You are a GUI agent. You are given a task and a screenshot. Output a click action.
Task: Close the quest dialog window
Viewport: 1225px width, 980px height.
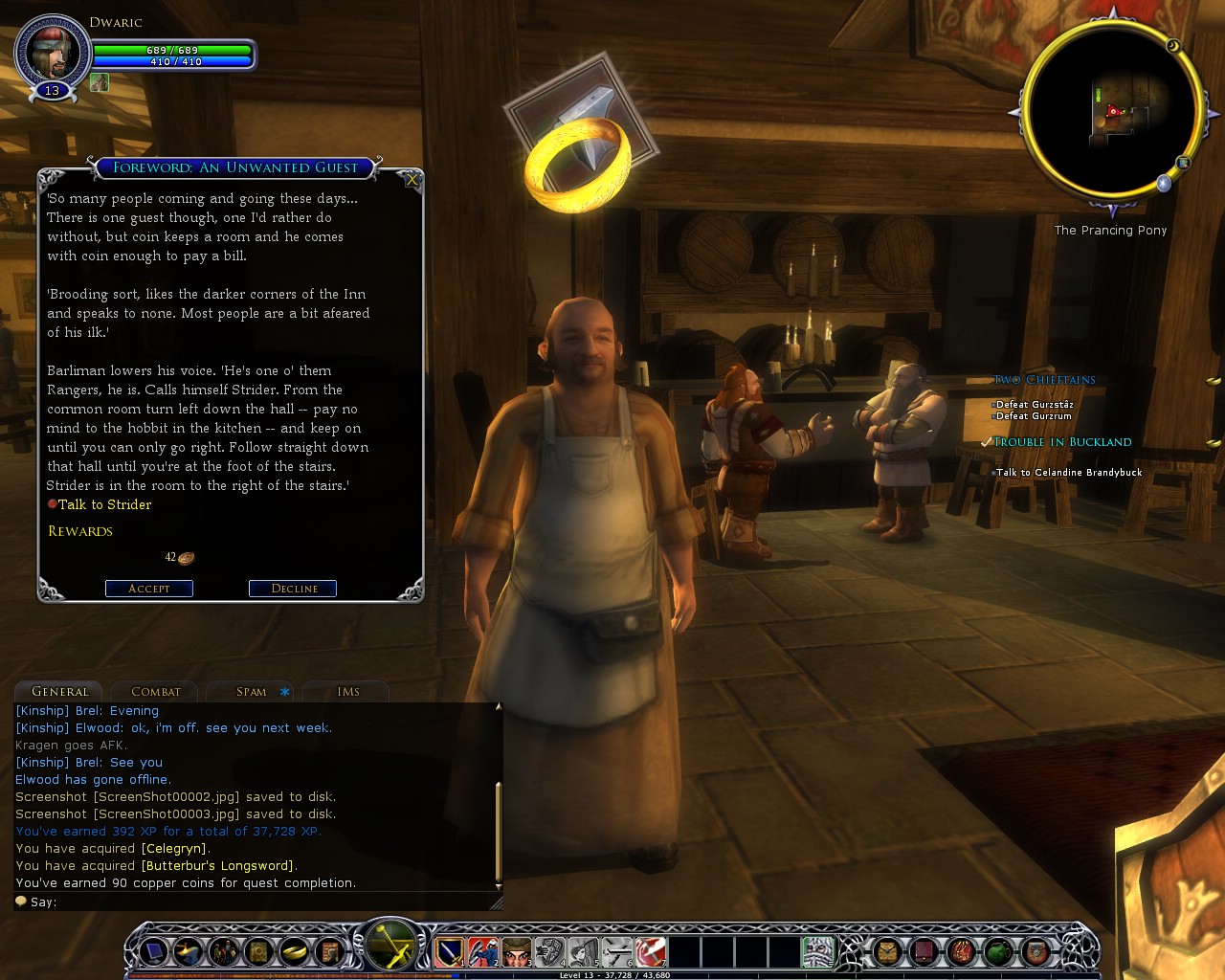pos(412,179)
